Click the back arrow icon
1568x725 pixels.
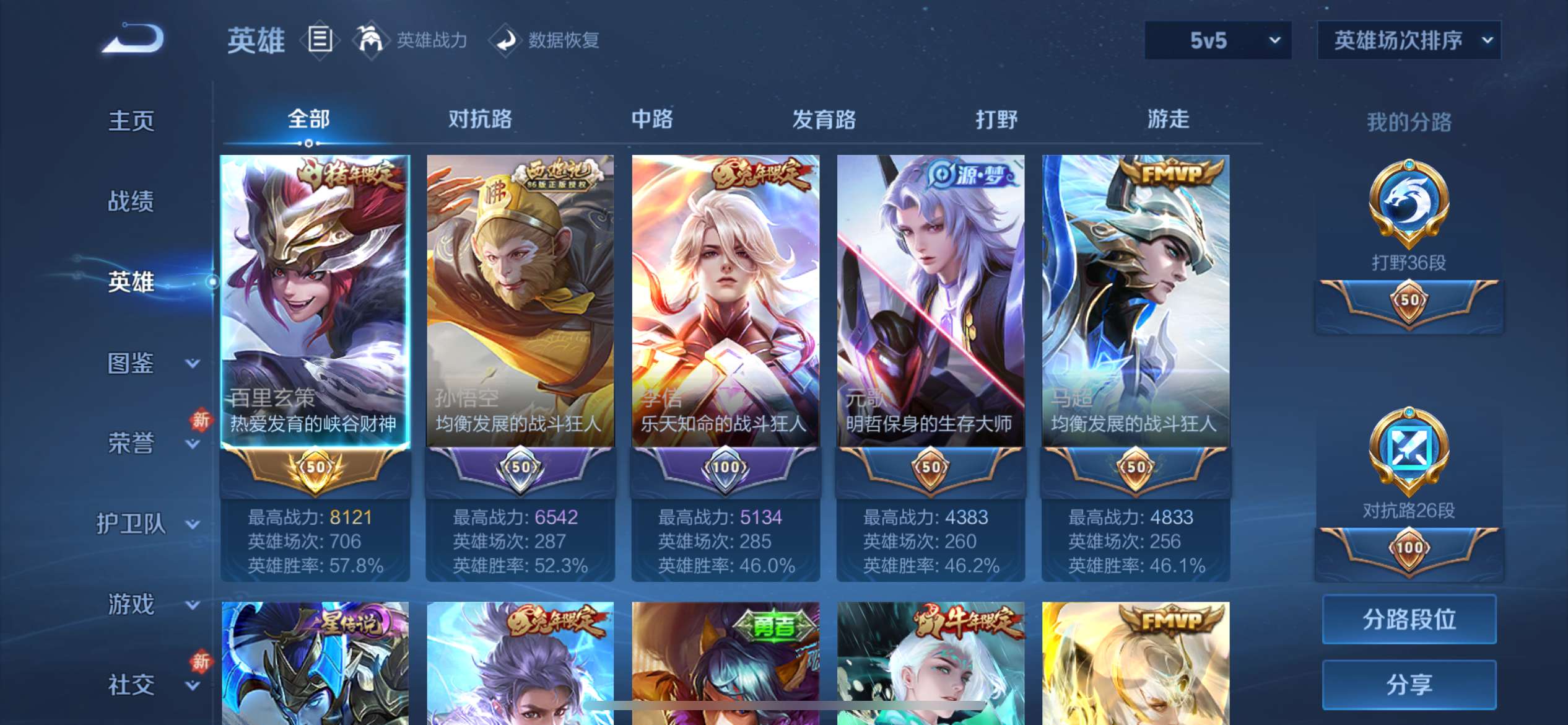point(131,38)
